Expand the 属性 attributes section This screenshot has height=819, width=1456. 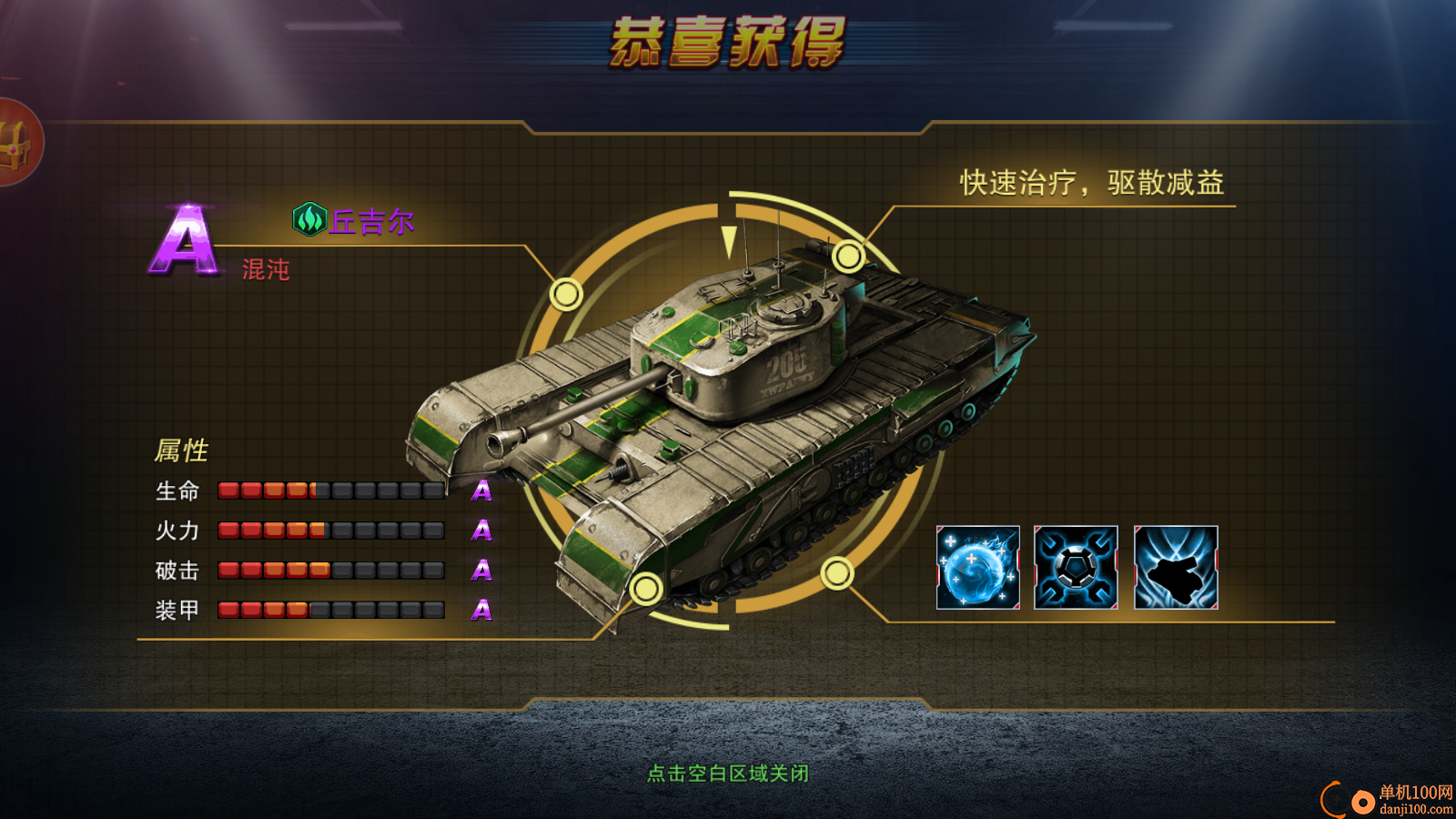coord(182,450)
